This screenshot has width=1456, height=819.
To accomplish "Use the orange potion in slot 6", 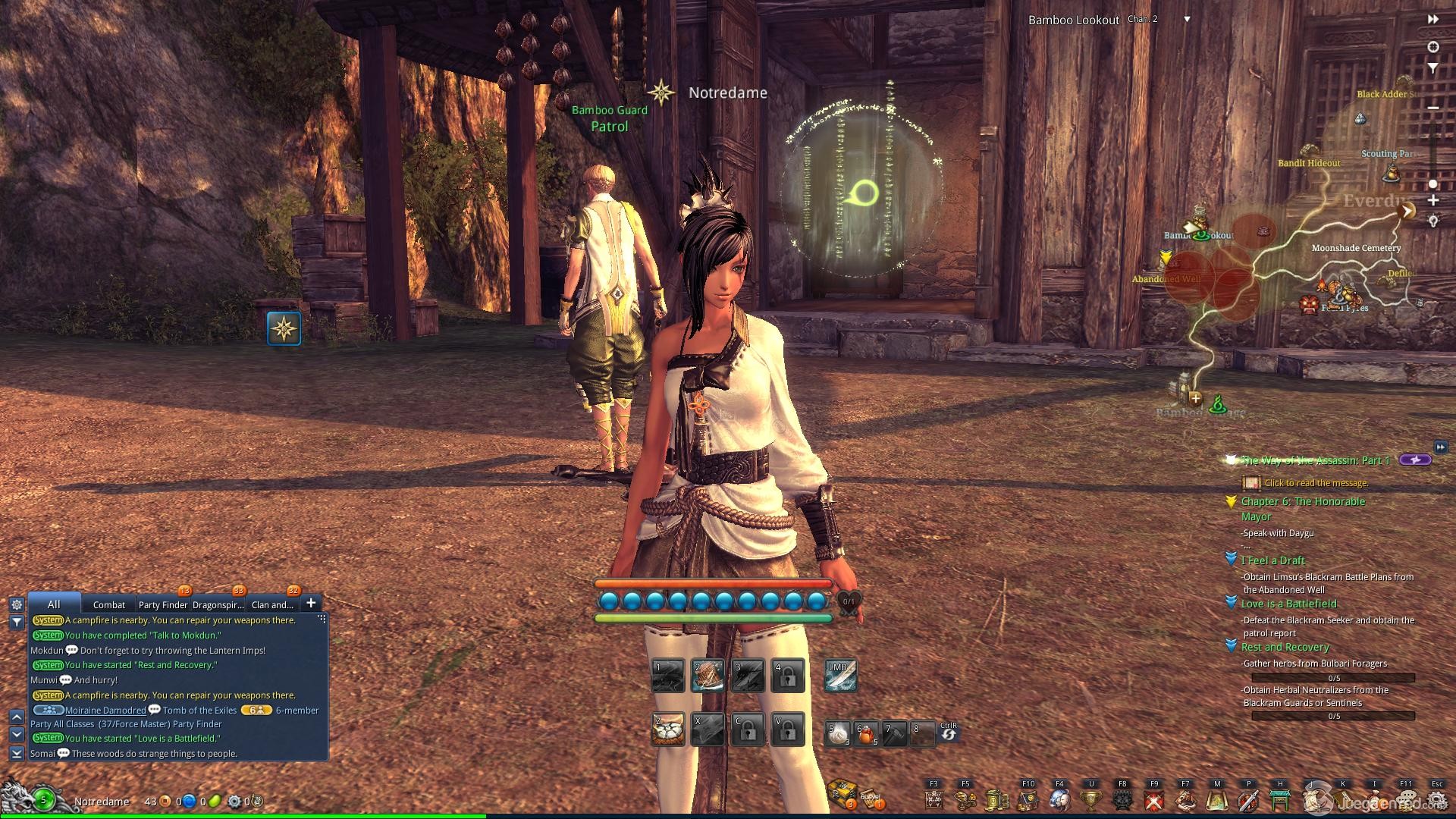I will pos(866,733).
